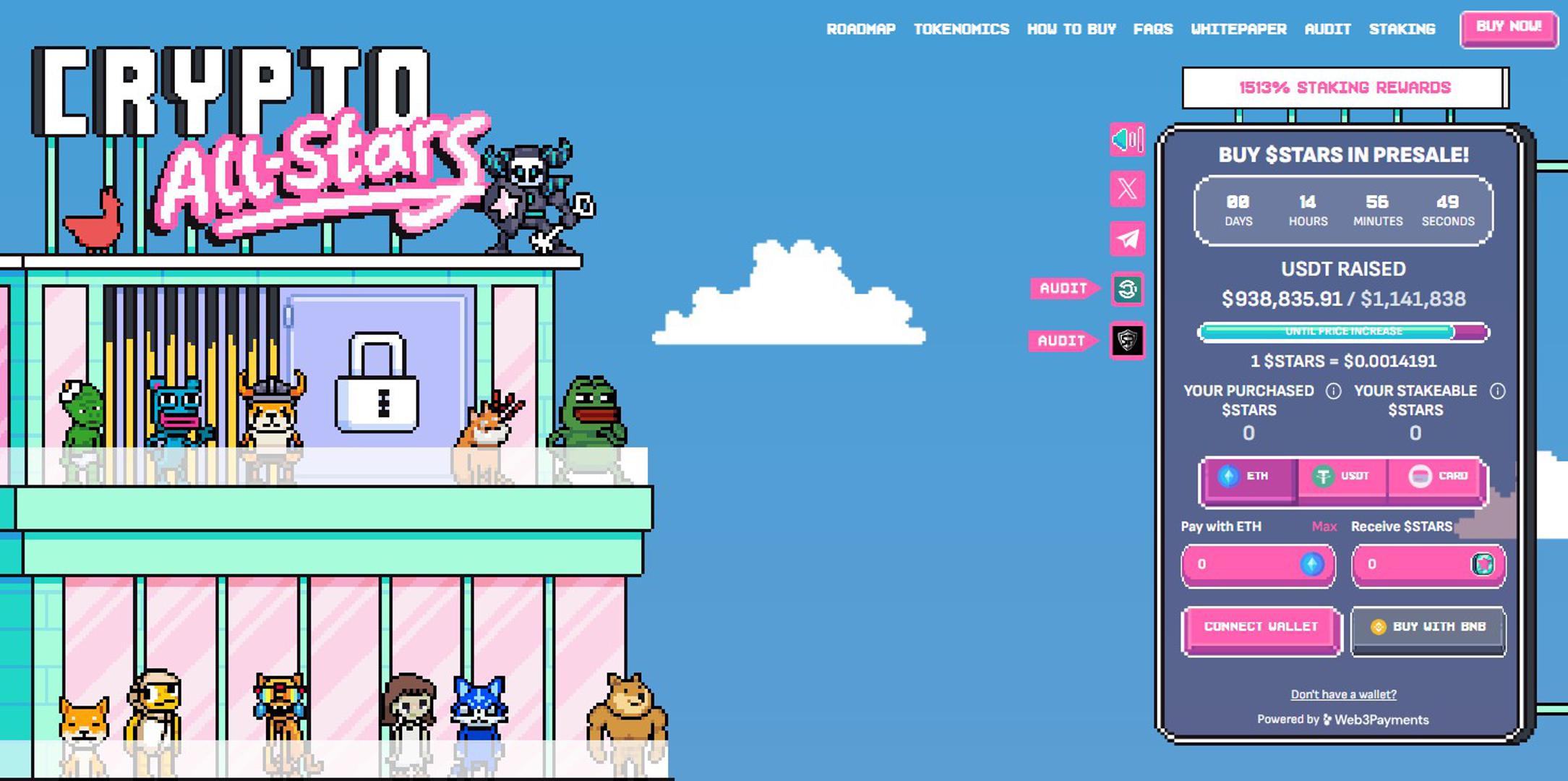Image resolution: width=1568 pixels, height=781 pixels.
Task: Go to the Tokenomics section
Action: 961,29
